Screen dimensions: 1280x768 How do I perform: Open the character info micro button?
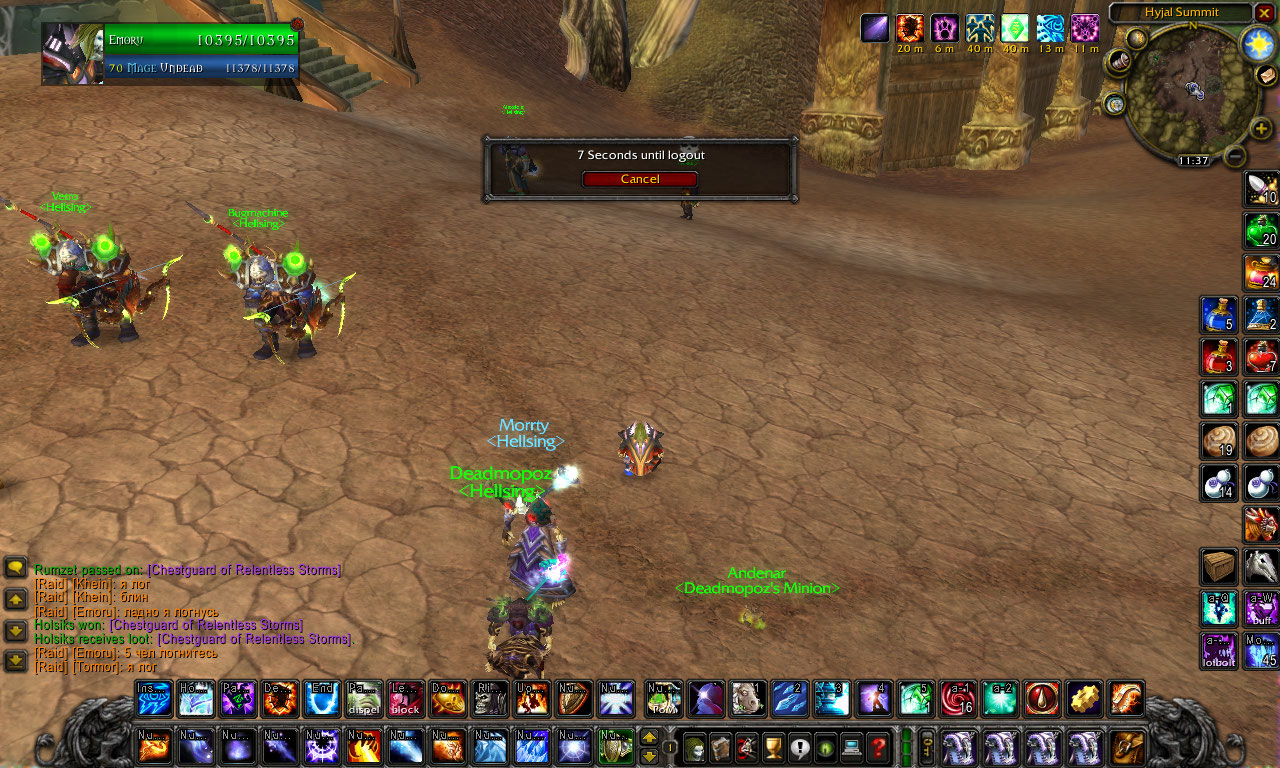point(695,746)
